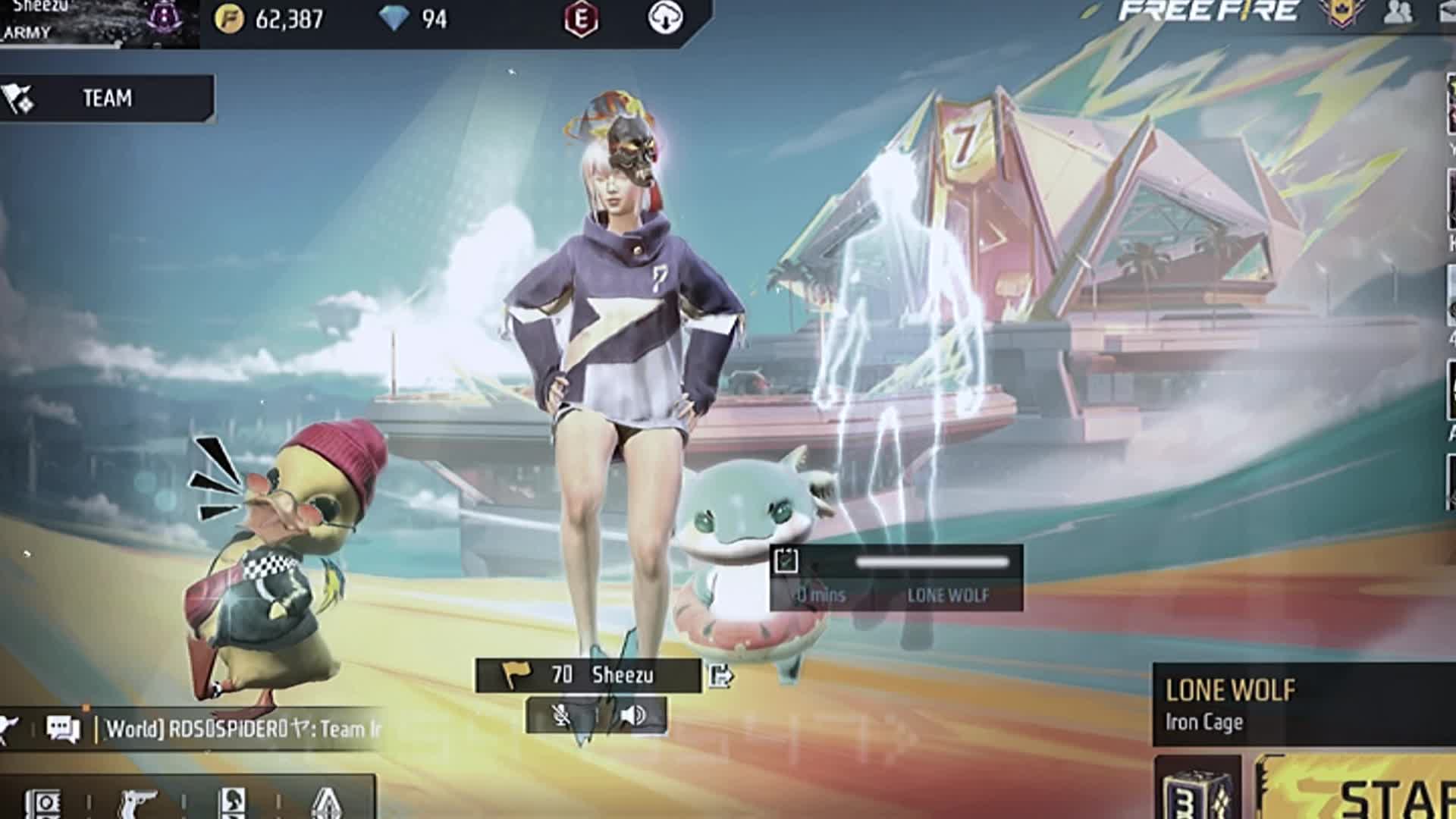This screenshot has height=819, width=1456.
Task: Toggle the speaker voice icon
Action: point(633,715)
